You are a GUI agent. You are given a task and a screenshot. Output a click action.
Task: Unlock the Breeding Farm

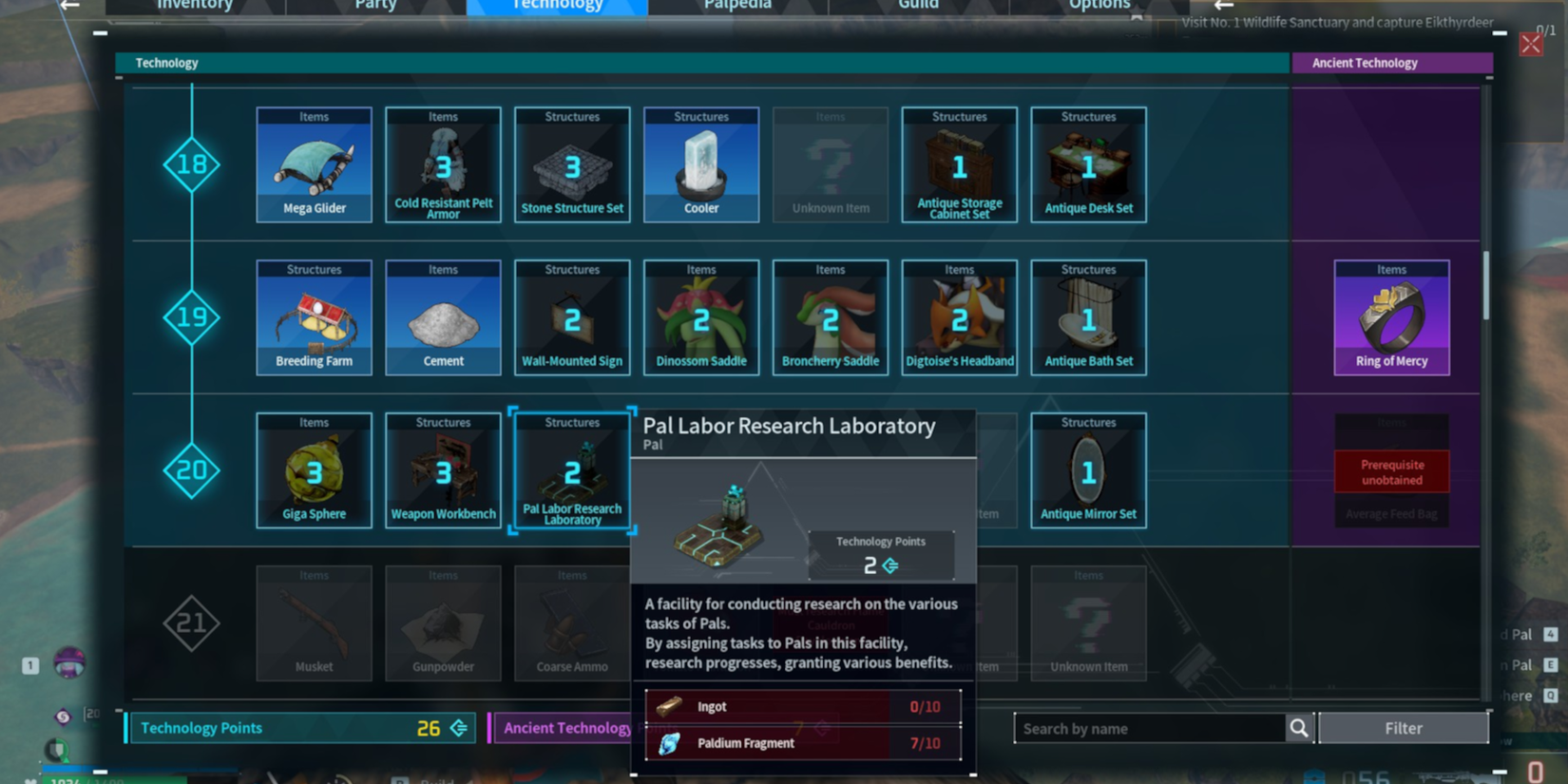[x=314, y=317]
